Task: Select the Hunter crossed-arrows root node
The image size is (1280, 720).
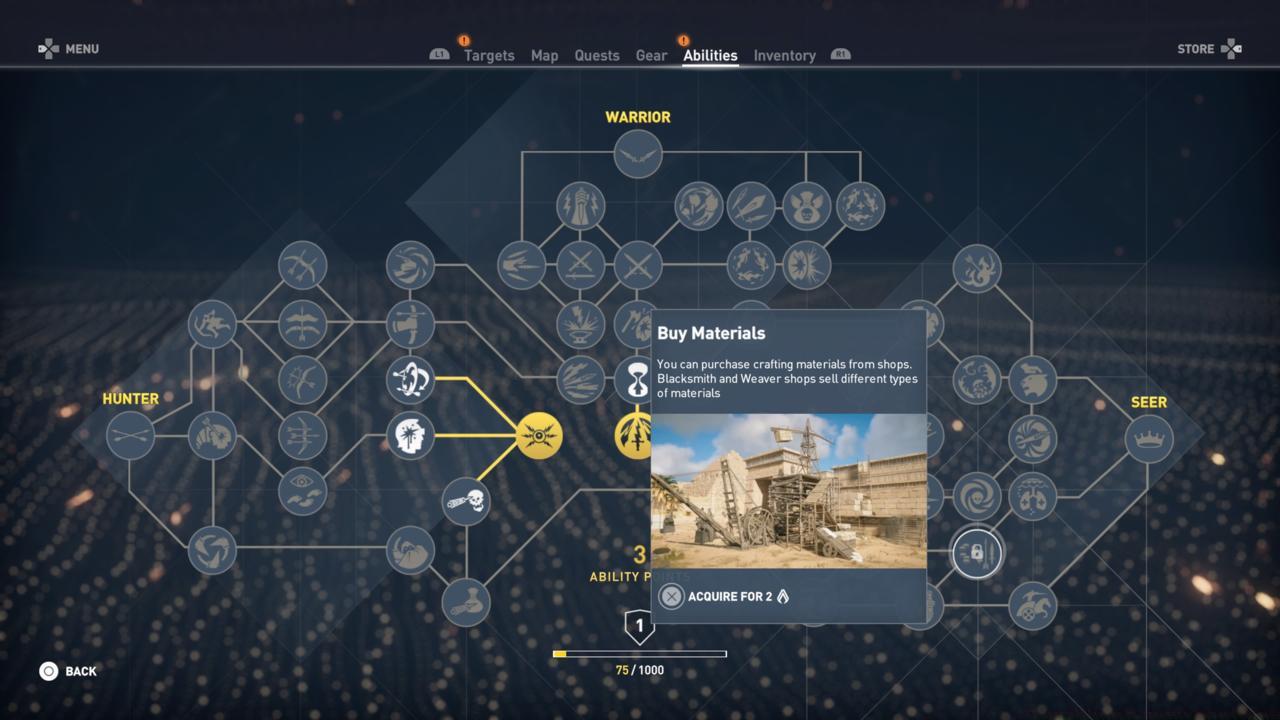Action: [x=130, y=435]
